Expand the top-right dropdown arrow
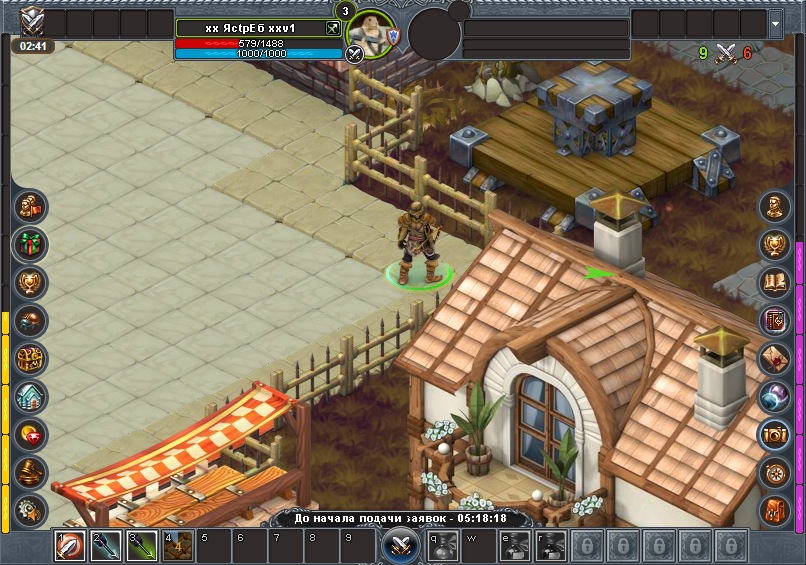Screen dimensions: 806x565 (776, 23)
